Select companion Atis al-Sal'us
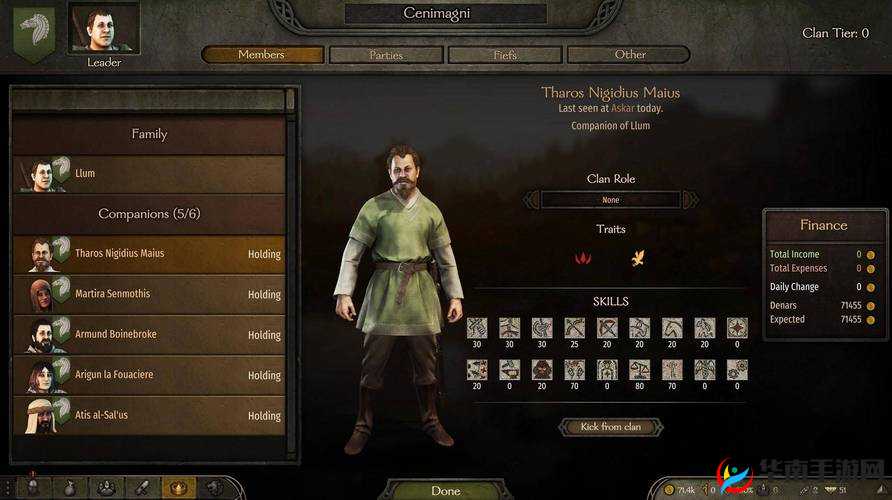The width and height of the screenshot is (892, 500). [150, 415]
